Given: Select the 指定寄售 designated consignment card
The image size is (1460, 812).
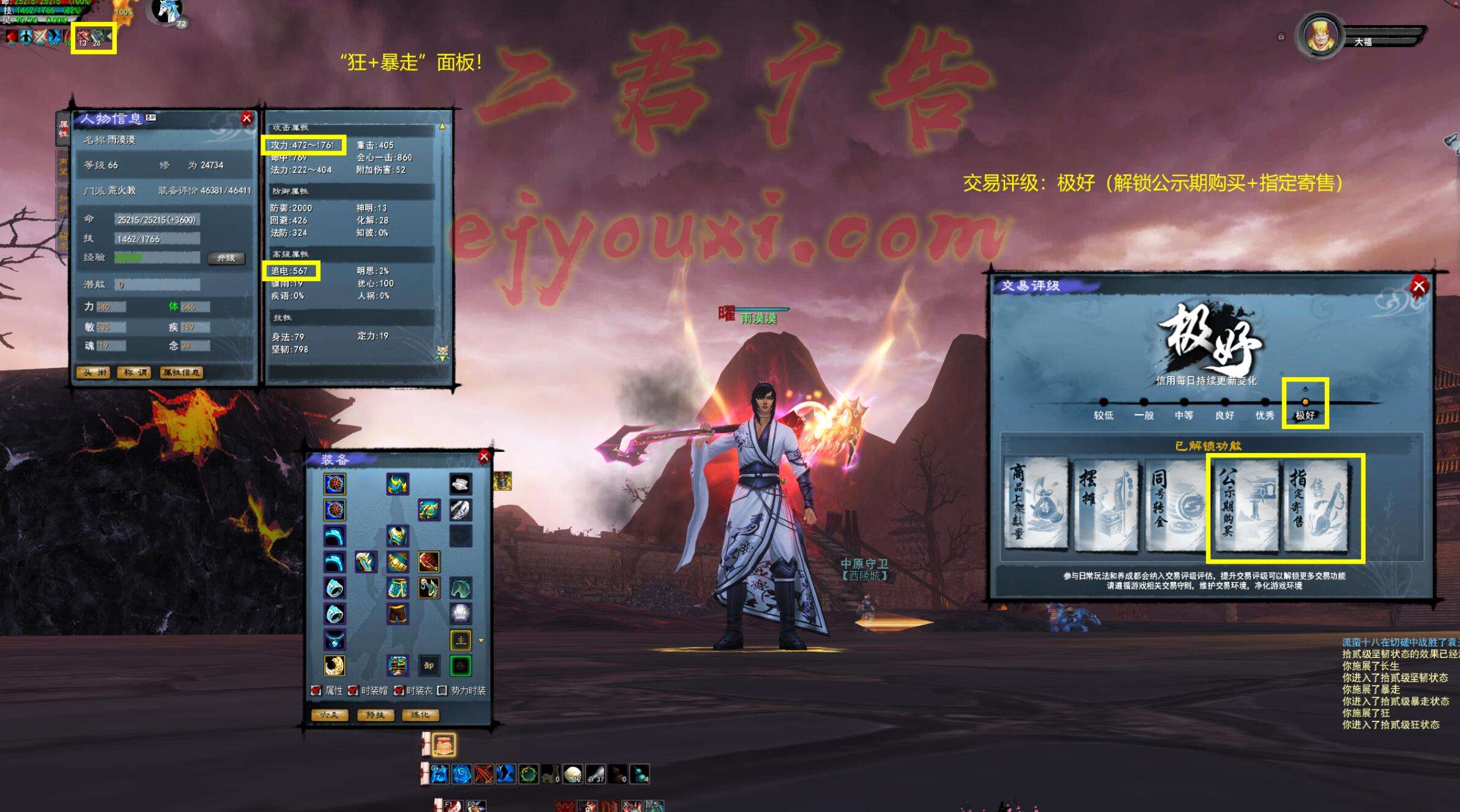Looking at the screenshot, I should click(1317, 506).
